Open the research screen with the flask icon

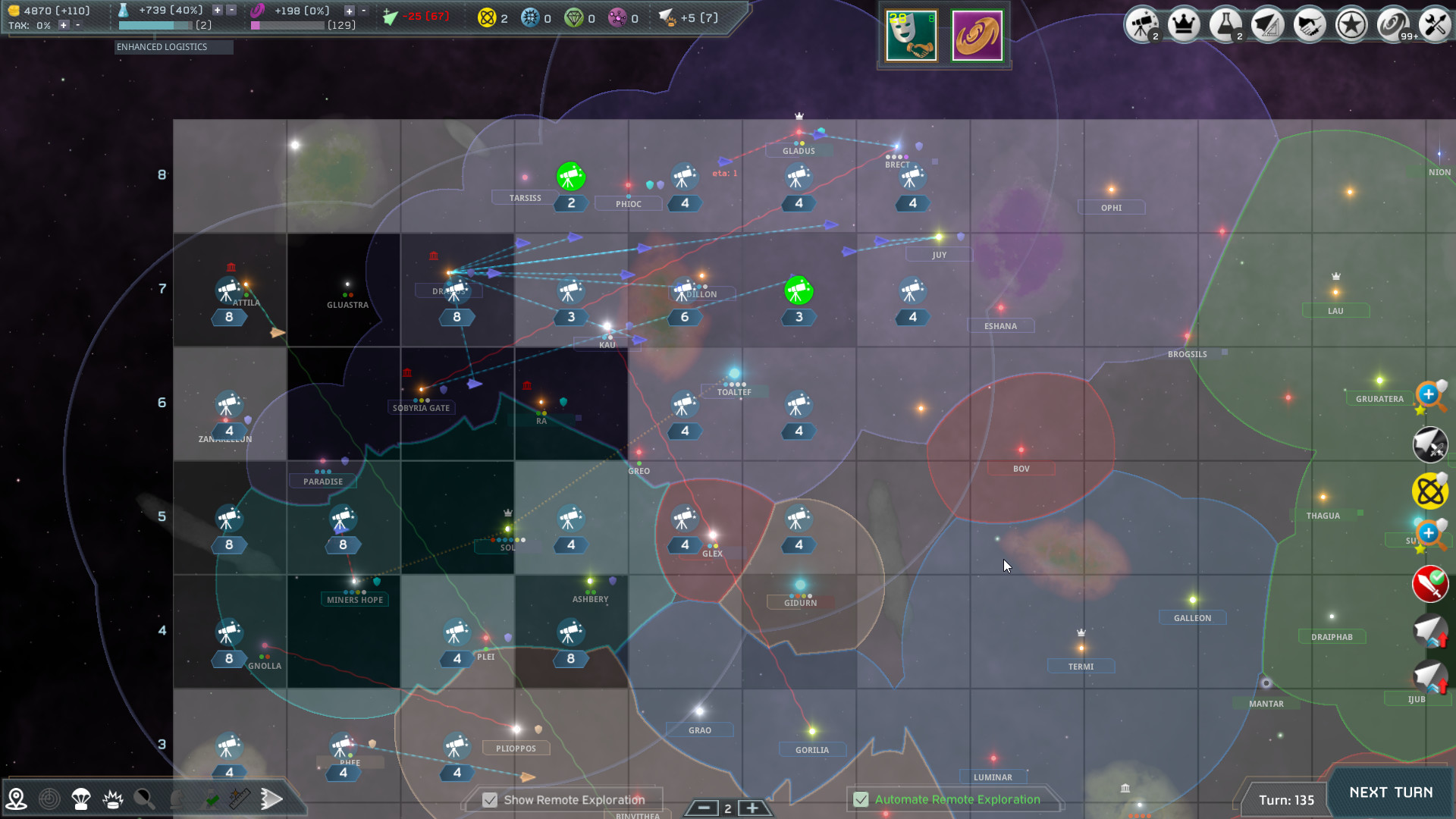click(x=1225, y=24)
